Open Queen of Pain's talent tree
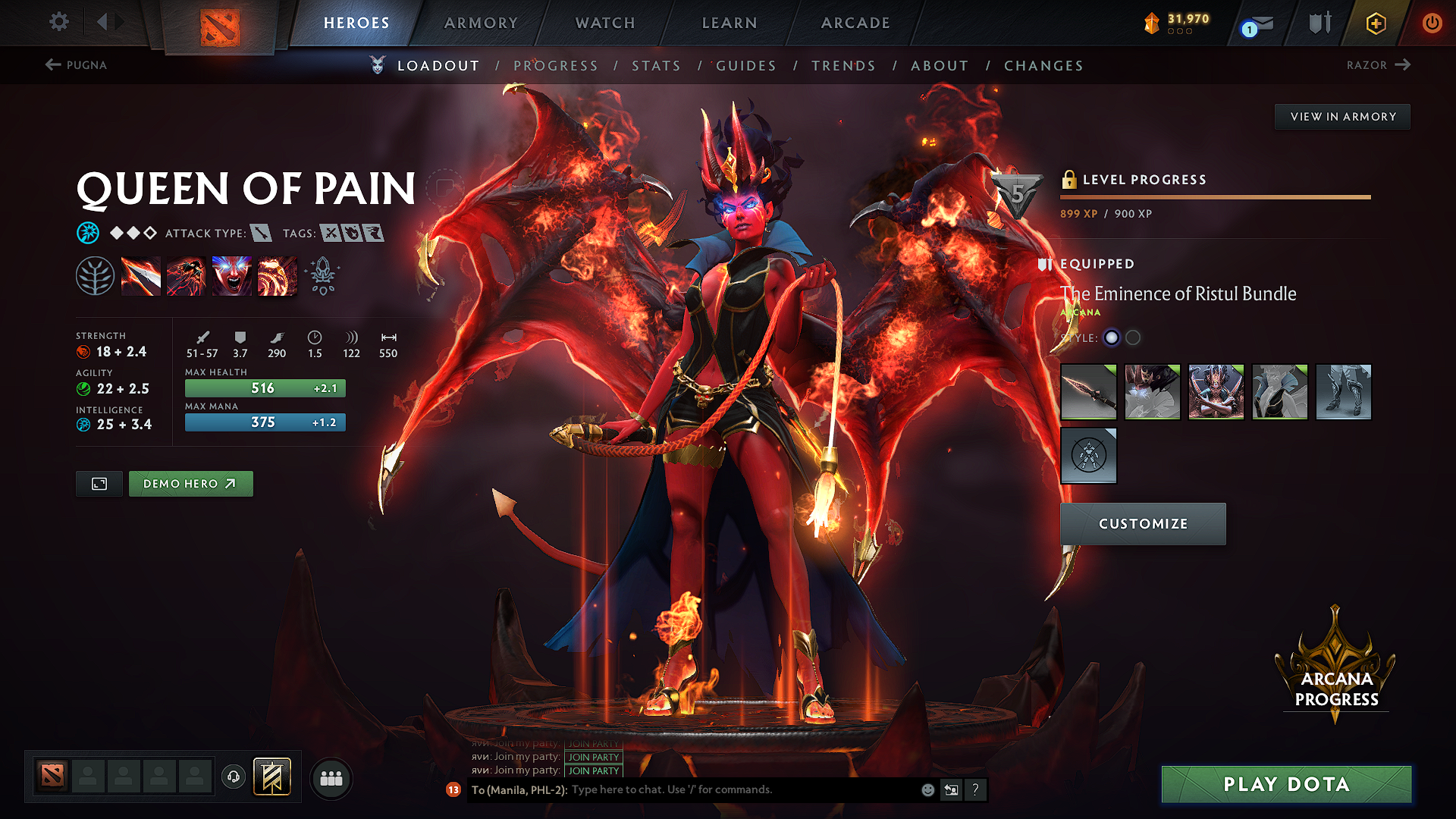1456x819 pixels. 96,275
